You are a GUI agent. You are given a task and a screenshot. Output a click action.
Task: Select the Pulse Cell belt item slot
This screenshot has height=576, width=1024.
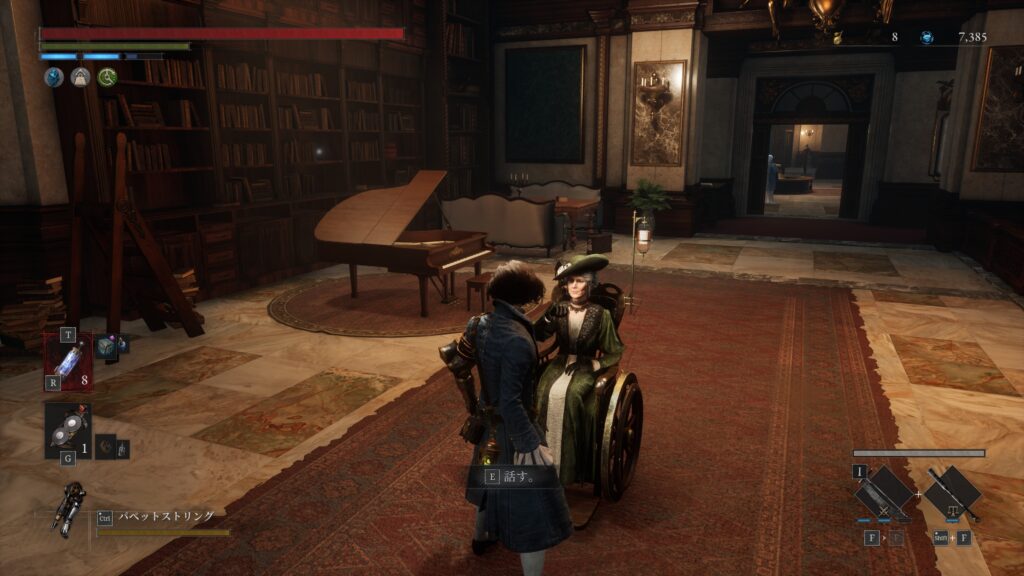[x=68, y=360]
